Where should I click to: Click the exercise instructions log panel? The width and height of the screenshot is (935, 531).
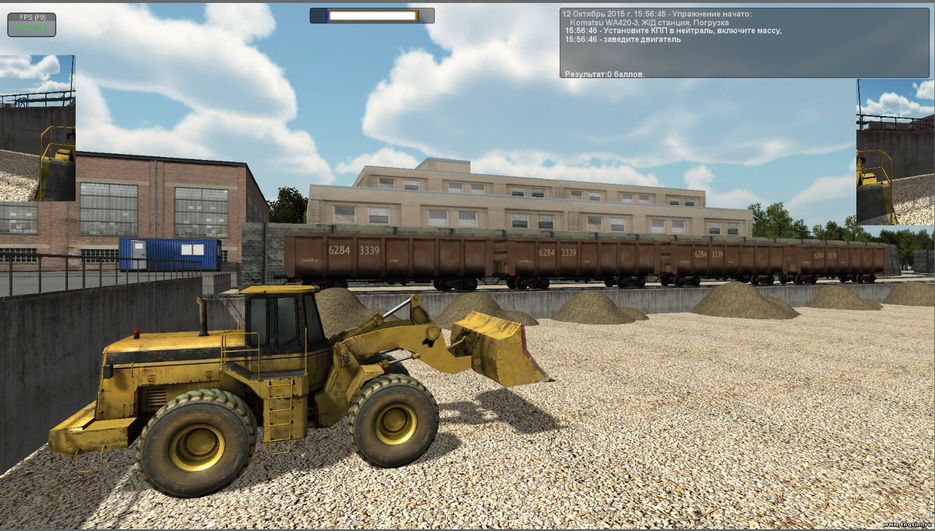point(744,43)
